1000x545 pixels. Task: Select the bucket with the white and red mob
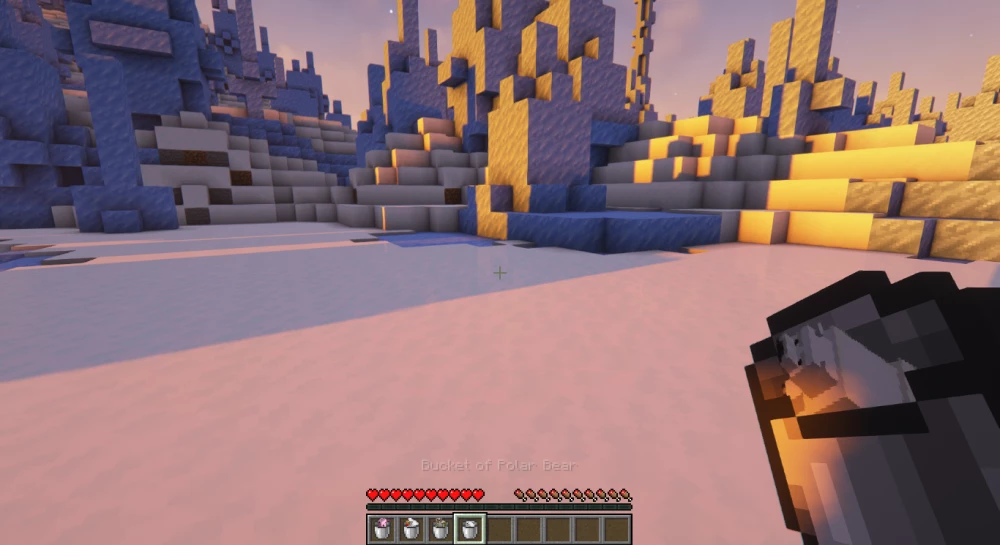pyautogui.click(x=411, y=529)
